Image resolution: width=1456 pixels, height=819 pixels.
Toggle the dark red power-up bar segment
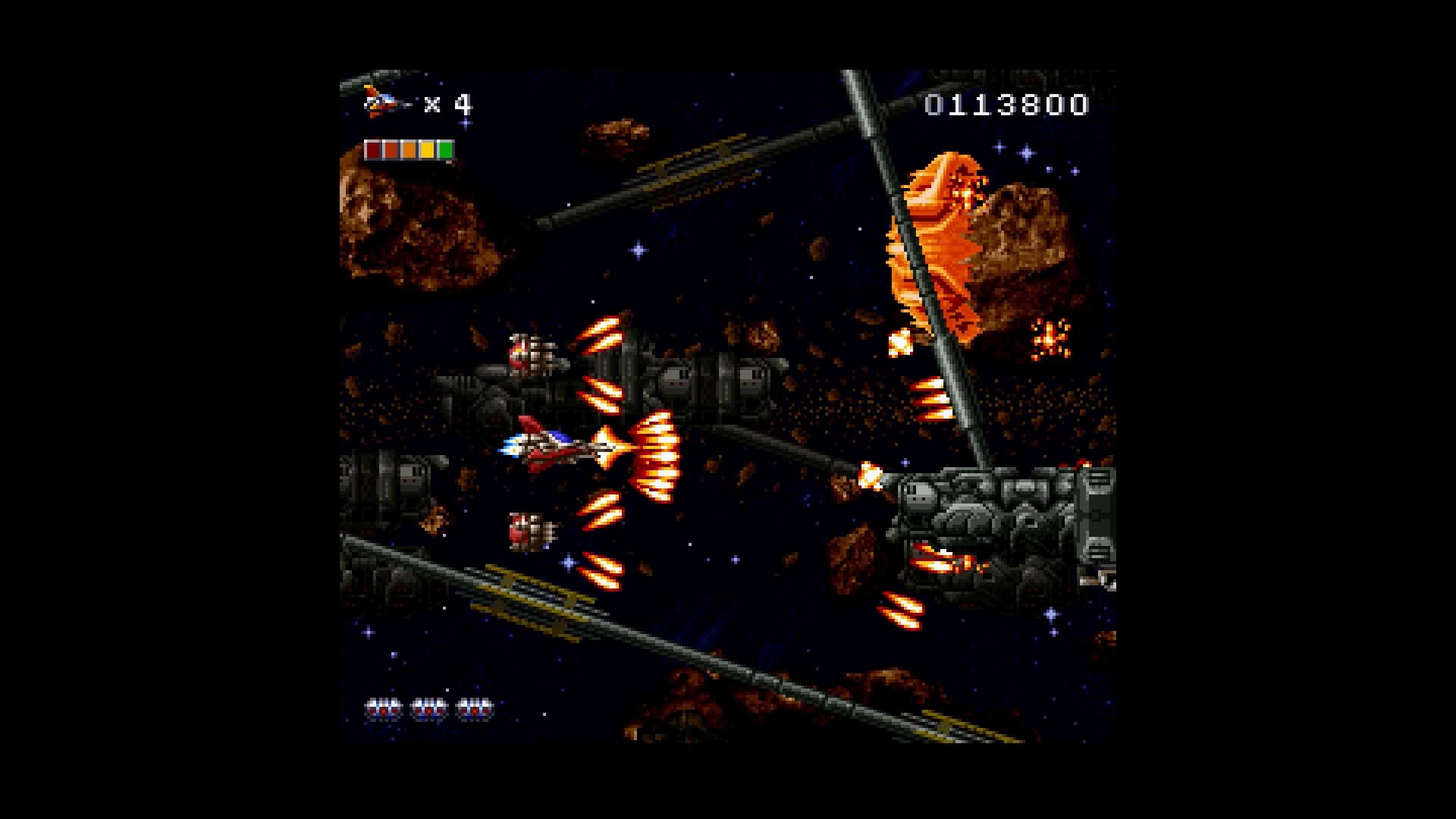(x=373, y=149)
